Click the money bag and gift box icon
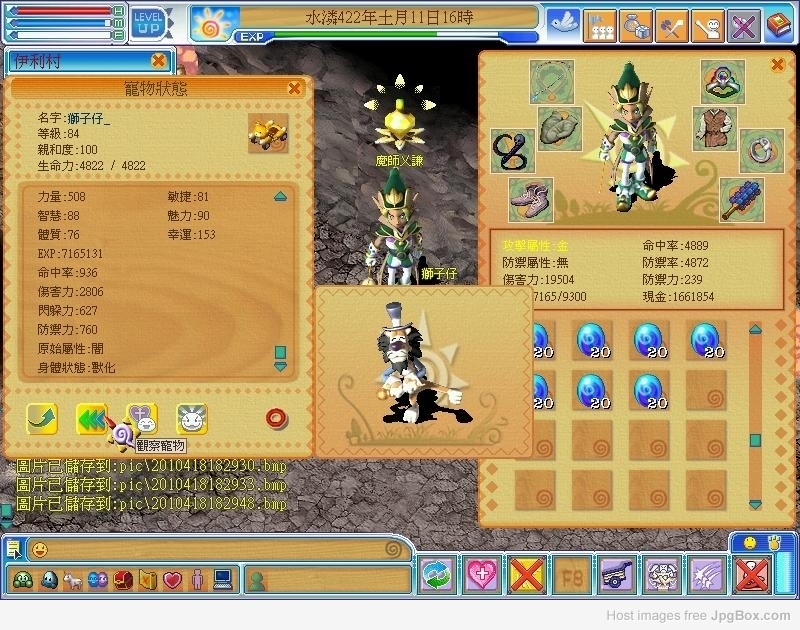This screenshot has width=800, height=630. 636,22
